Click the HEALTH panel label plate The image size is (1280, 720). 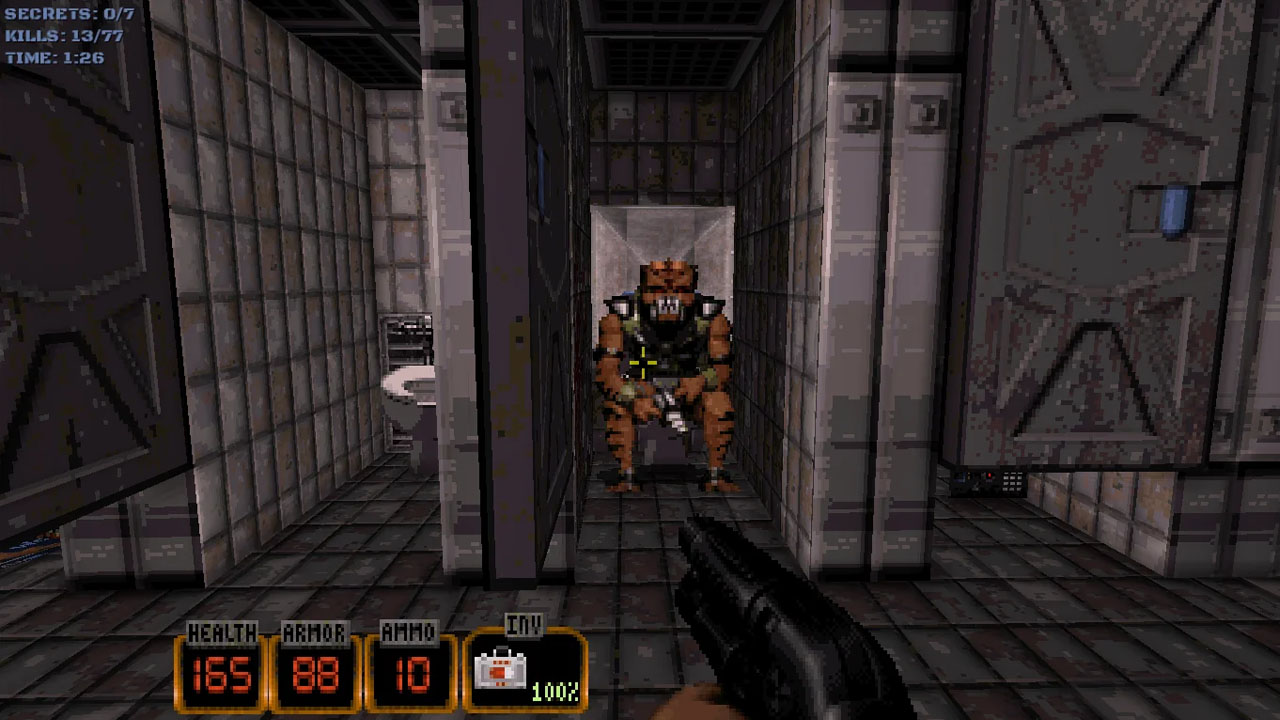(224, 633)
